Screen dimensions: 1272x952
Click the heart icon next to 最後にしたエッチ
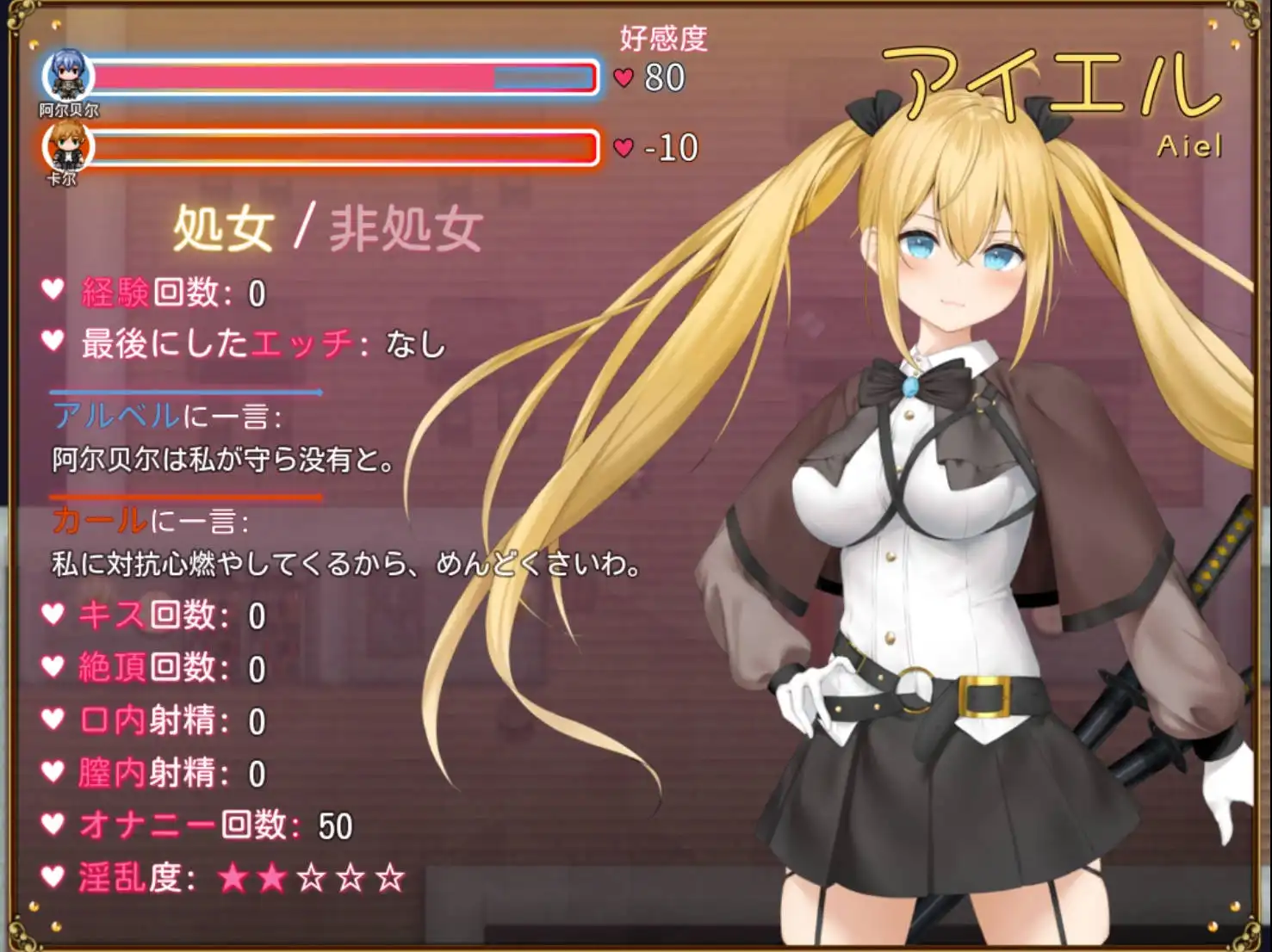[x=54, y=342]
